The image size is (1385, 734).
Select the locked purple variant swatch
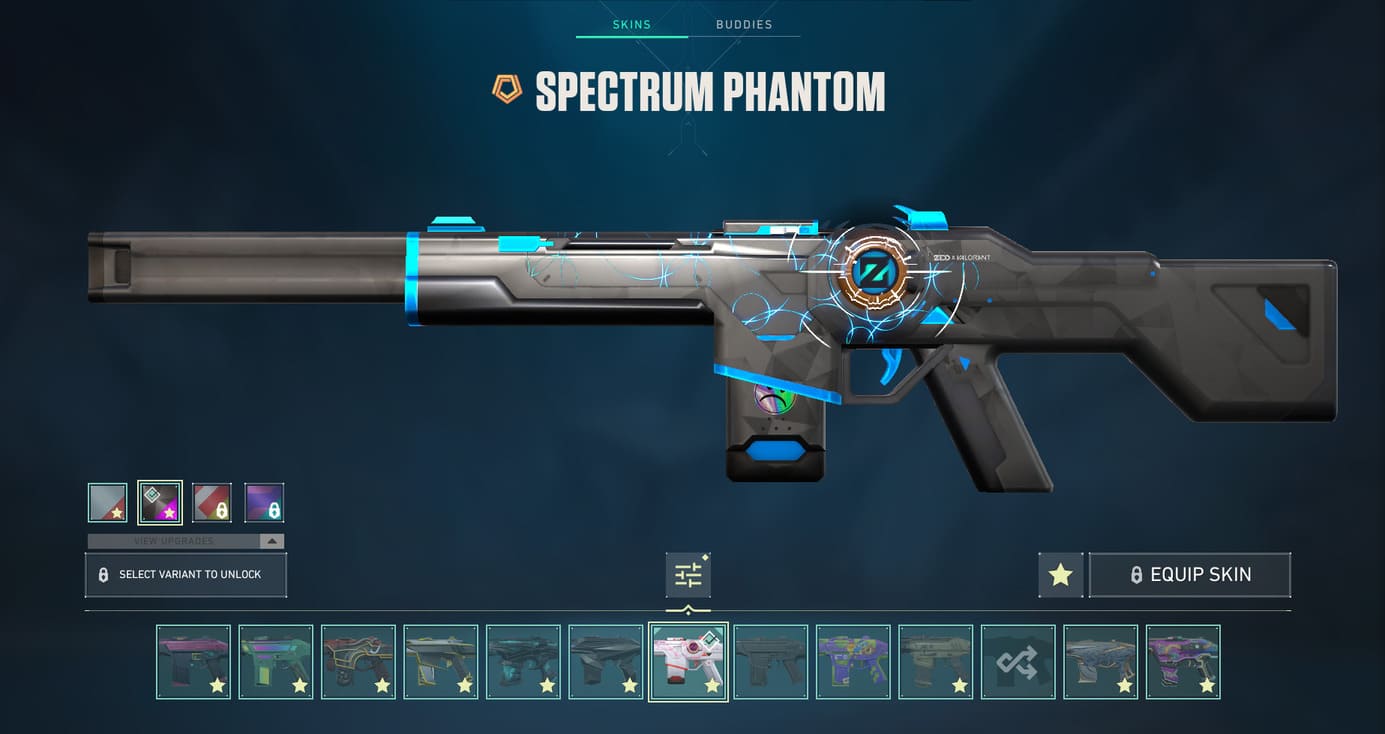[264, 502]
